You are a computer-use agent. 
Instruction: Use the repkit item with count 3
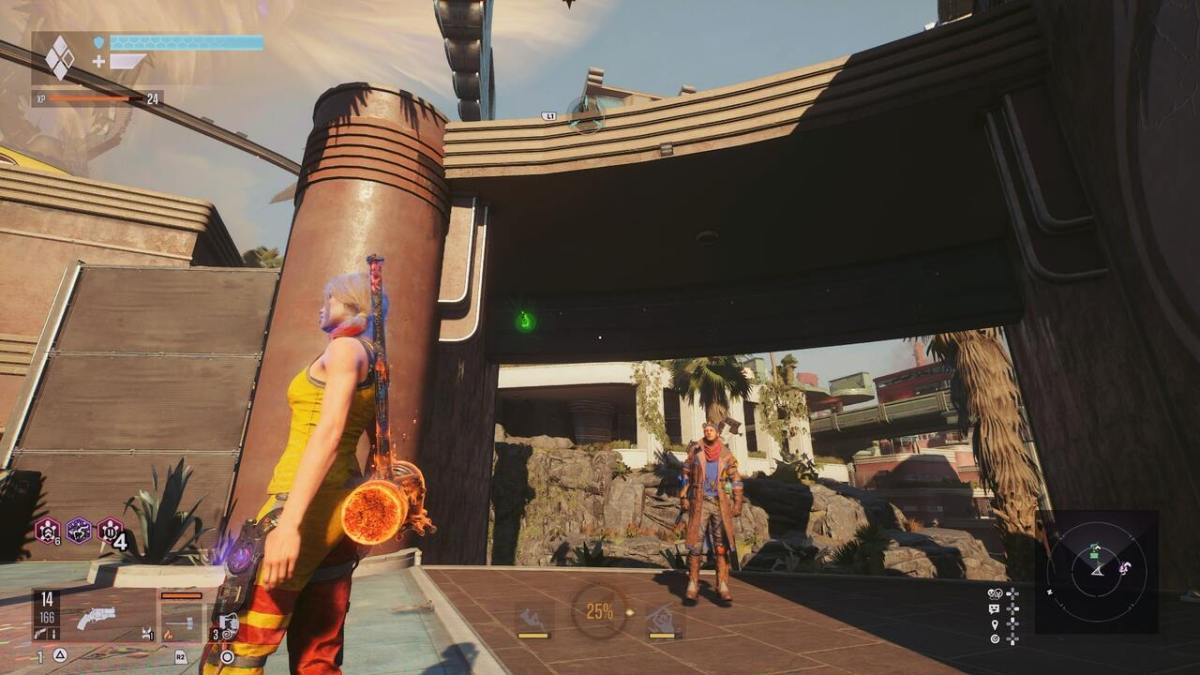point(227,625)
